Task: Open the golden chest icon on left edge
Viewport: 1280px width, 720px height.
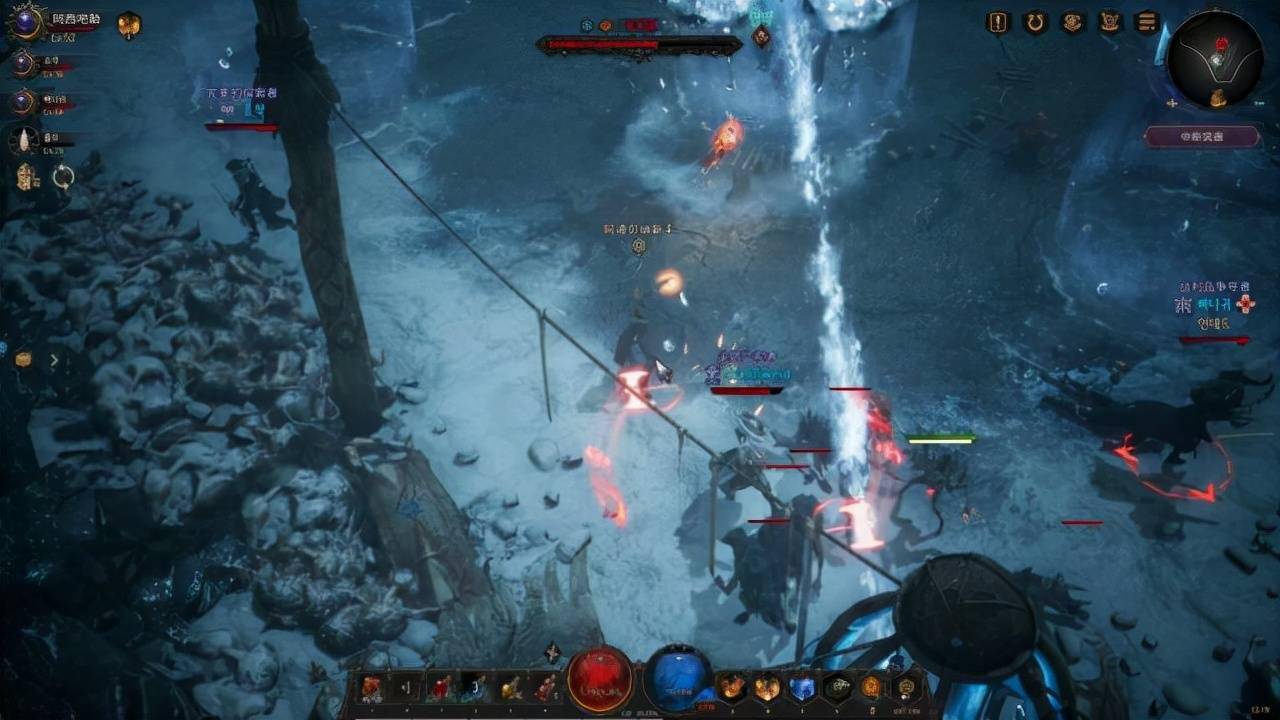Action: point(23,359)
